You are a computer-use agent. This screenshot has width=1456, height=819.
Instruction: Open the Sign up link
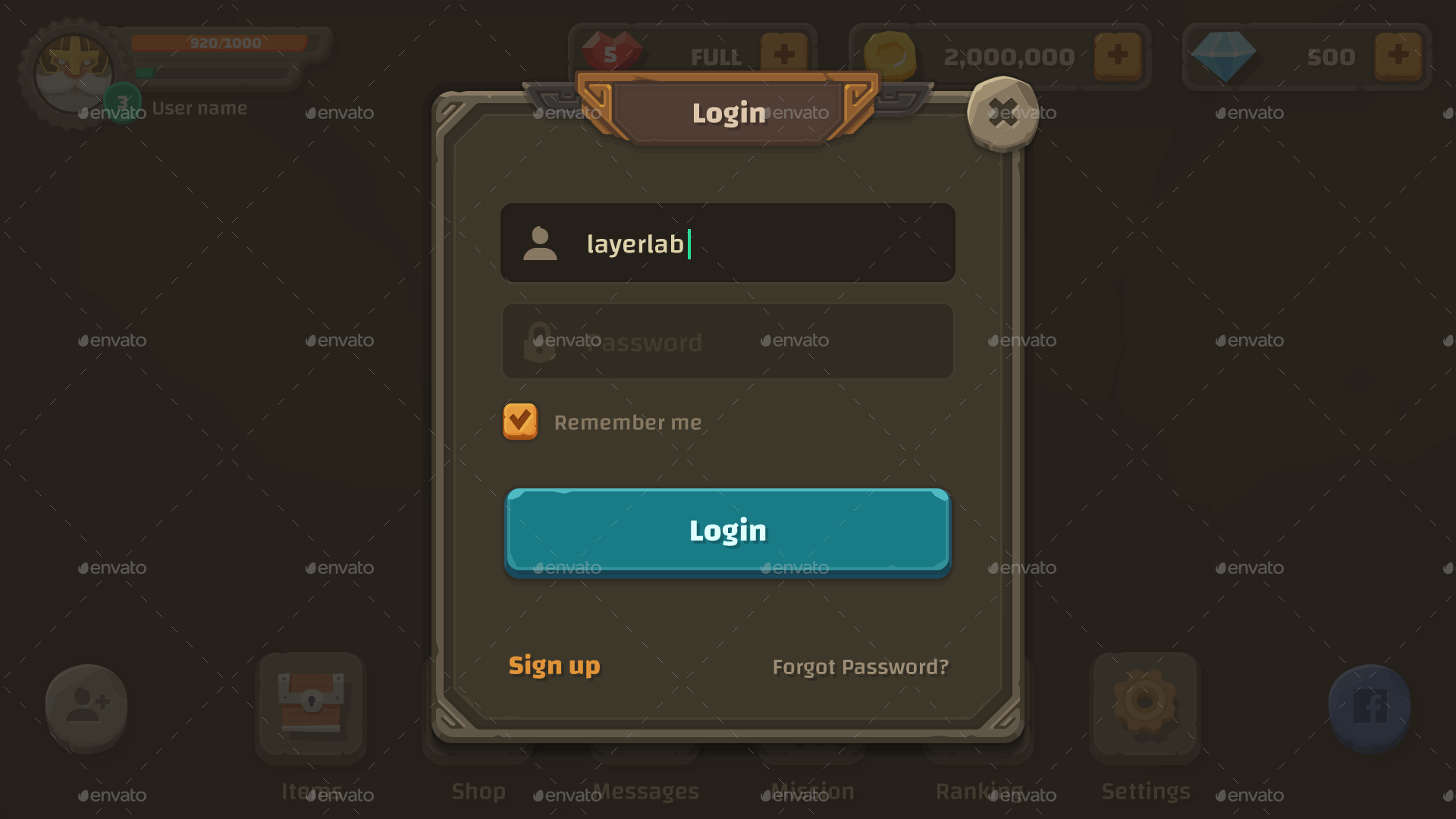554,667
